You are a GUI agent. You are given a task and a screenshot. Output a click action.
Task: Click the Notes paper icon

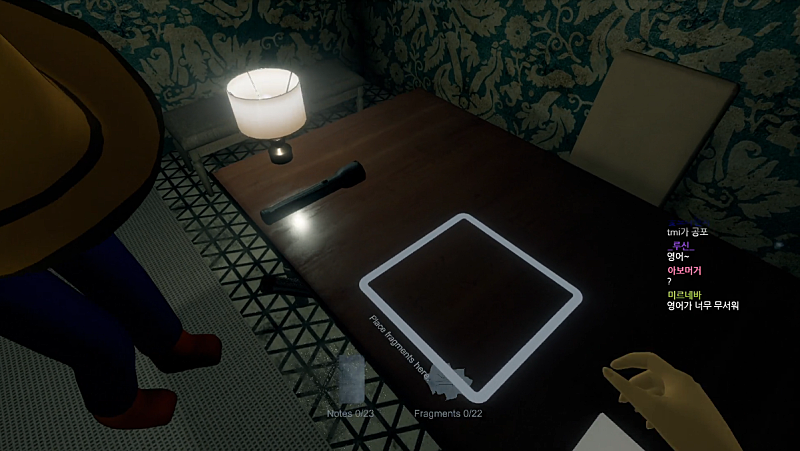352,378
